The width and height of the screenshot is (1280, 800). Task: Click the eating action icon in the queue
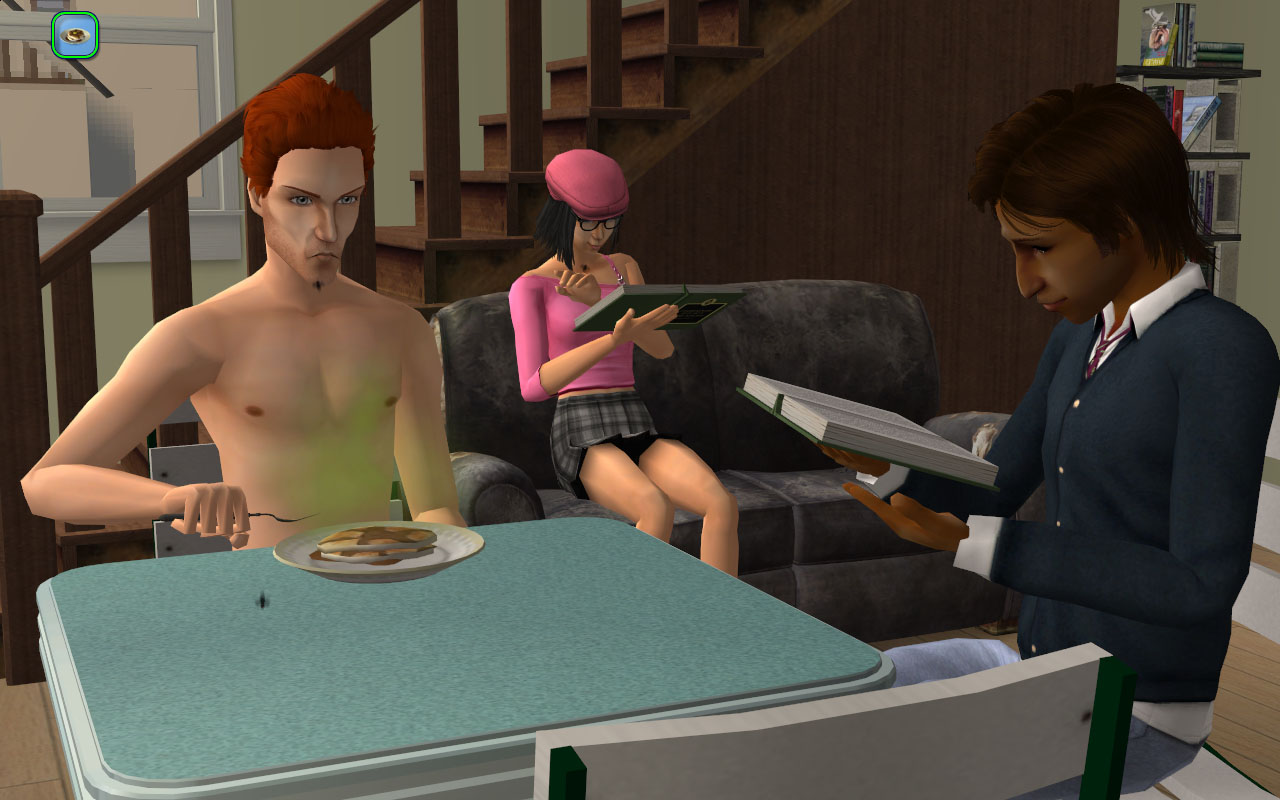pos(75,35)
